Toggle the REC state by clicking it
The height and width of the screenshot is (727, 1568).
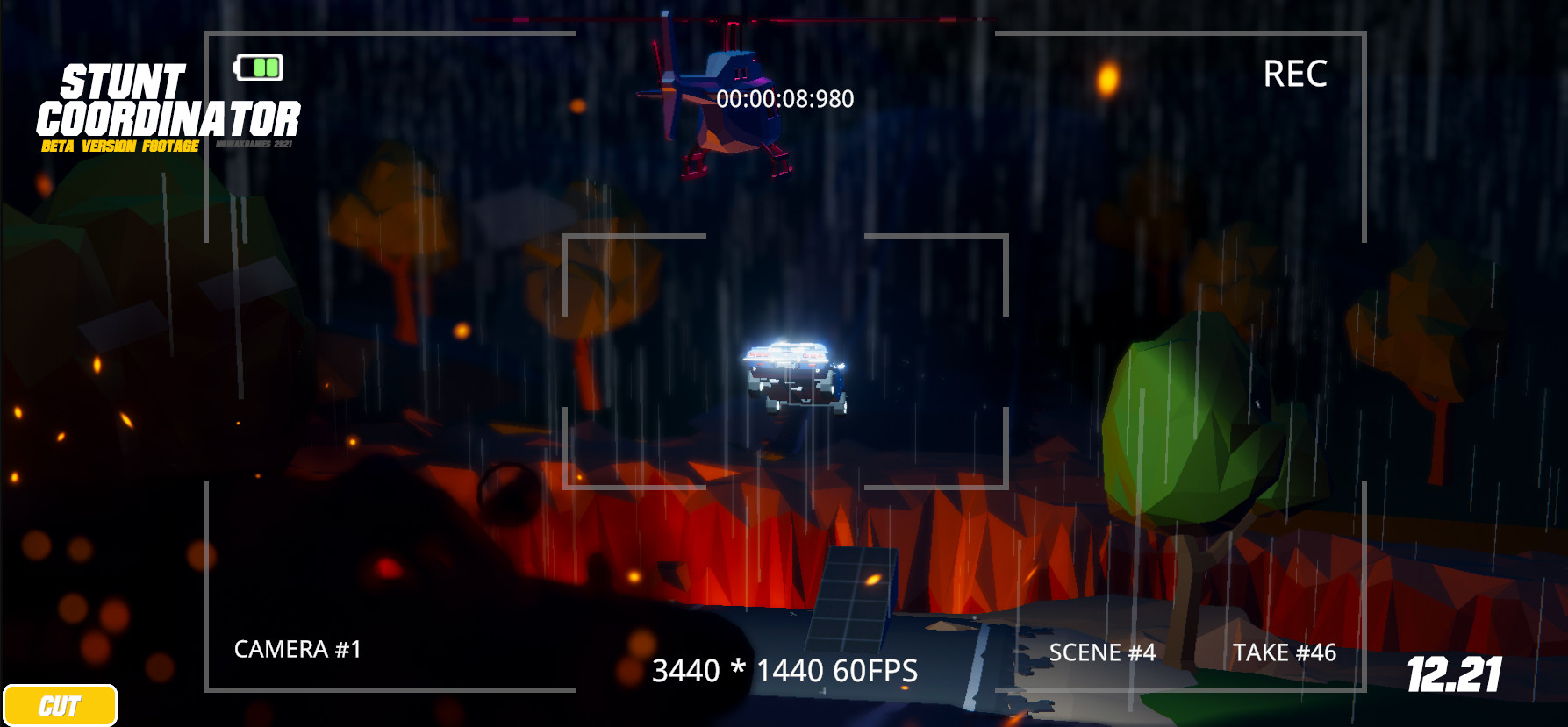pyautogui.click(x=1297, y=75)
